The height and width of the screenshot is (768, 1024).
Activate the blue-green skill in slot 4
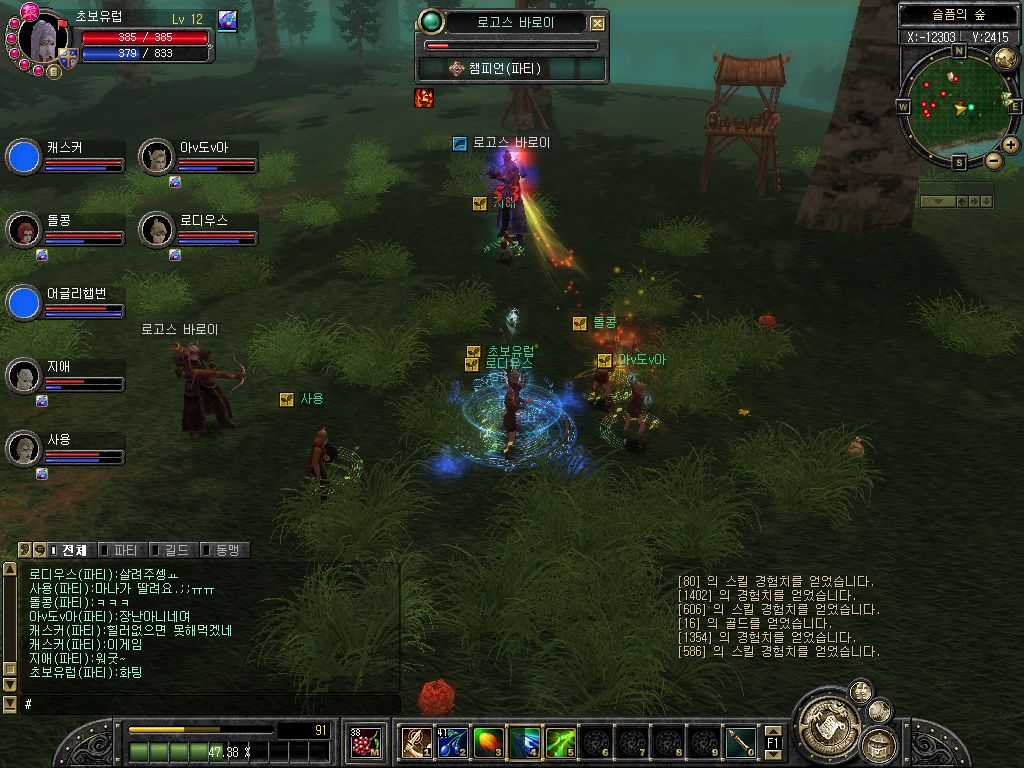click(x=524, y=742)
